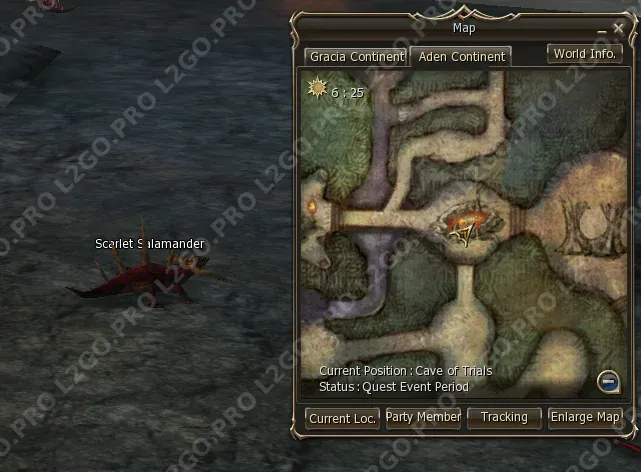Activate the Tracking button
The image size is (641, 472).
[x=504, y=417]
